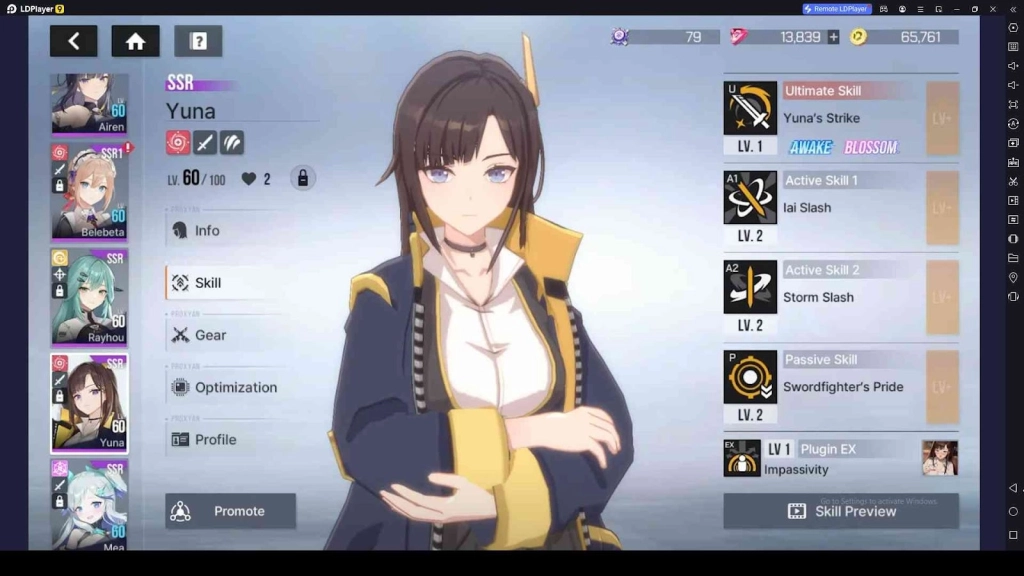
Task: Toggle the lock icon beside level
Action: pyautogui.click(x=302, y=179)
